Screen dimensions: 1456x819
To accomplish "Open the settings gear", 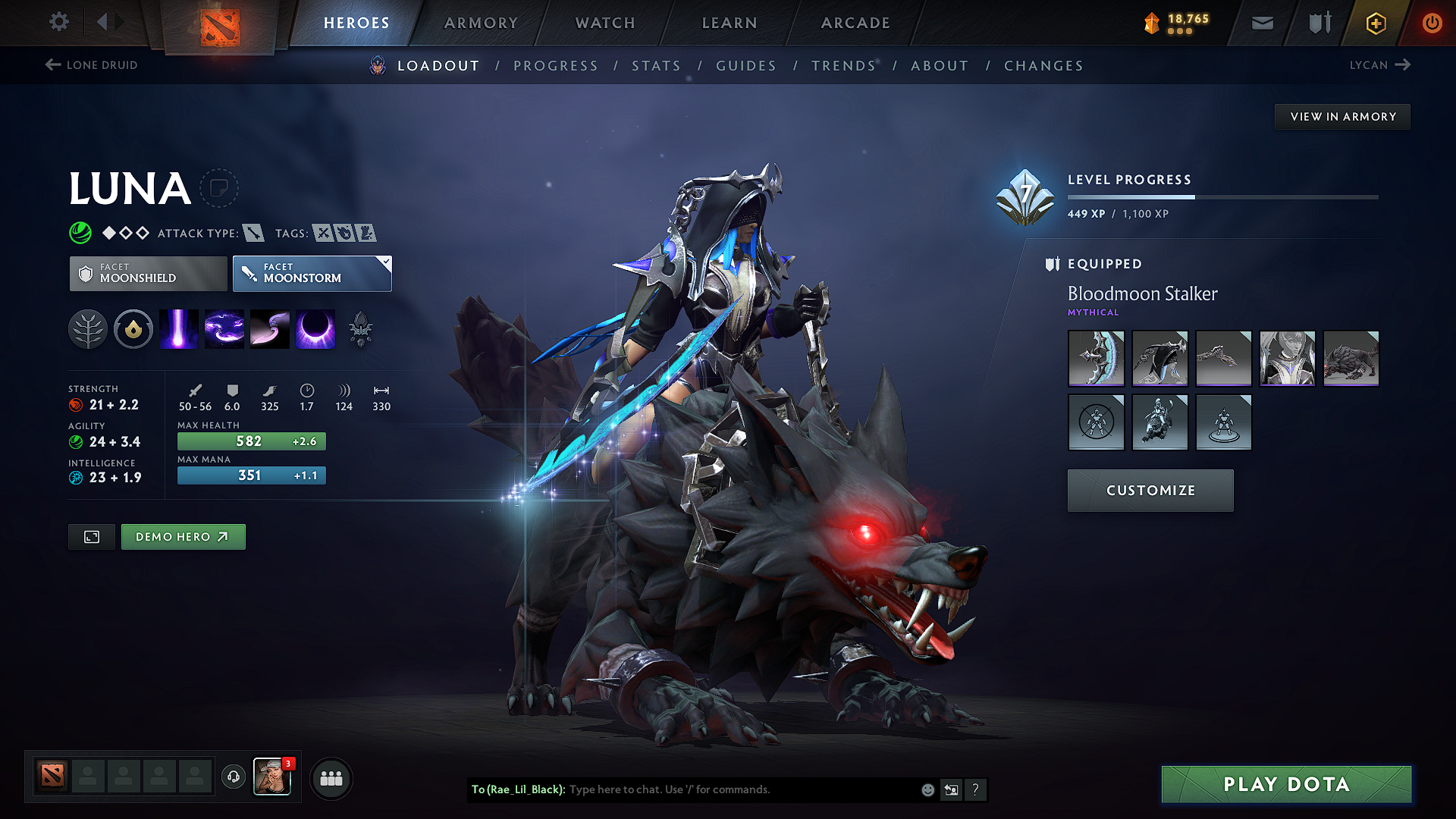I will [x=58, y=22].
